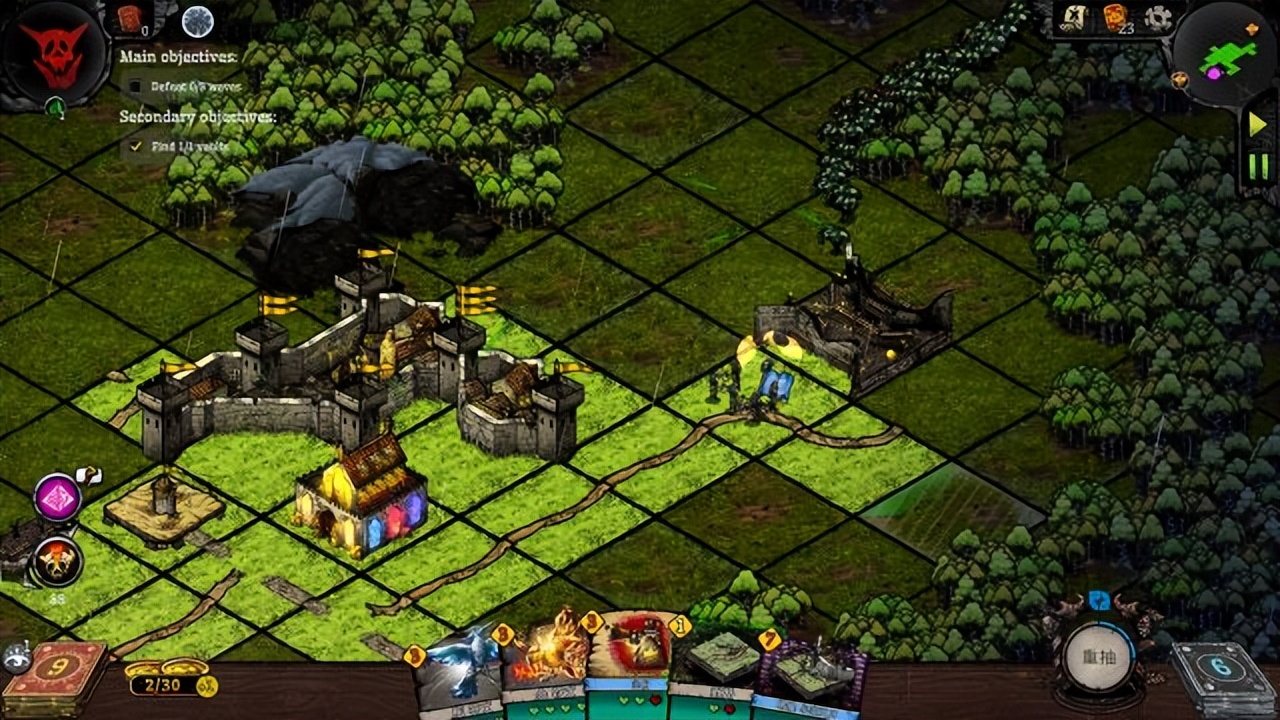Viewport: 1280px width, 720px height.
Task: Click the 重抽 redraw button
Action: click(1098, 656)
